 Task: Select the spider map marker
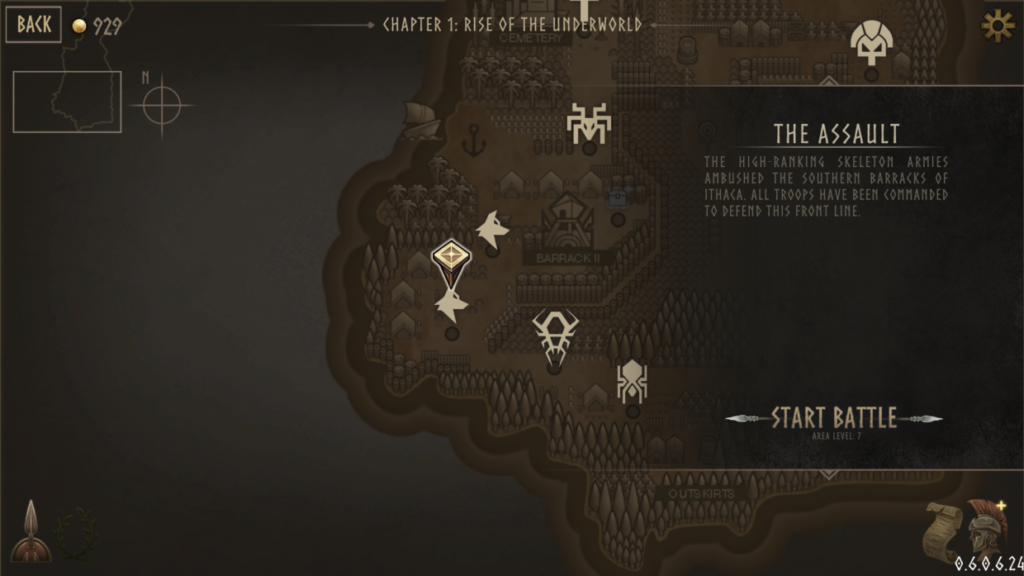point(632,381)
